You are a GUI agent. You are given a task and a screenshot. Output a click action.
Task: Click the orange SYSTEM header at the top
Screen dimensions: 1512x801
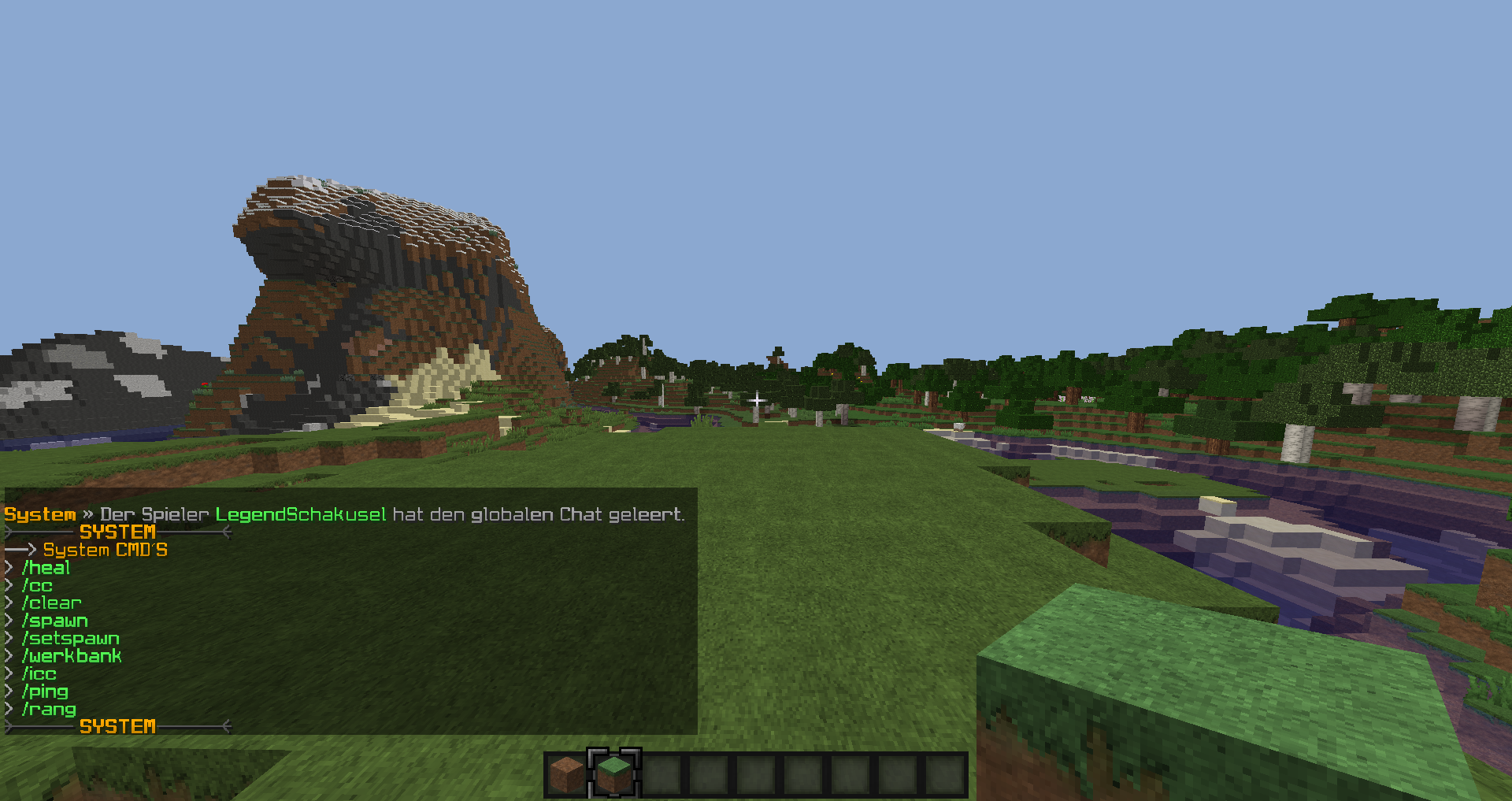(117, 532)
